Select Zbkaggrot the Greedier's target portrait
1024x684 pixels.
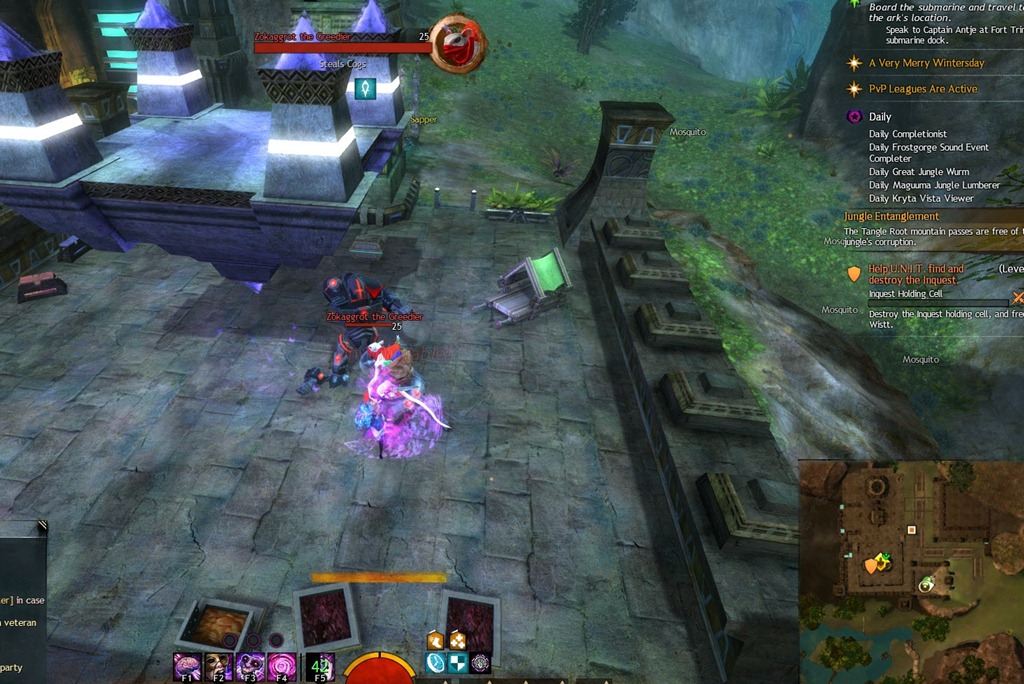click(x=458, y=44)
